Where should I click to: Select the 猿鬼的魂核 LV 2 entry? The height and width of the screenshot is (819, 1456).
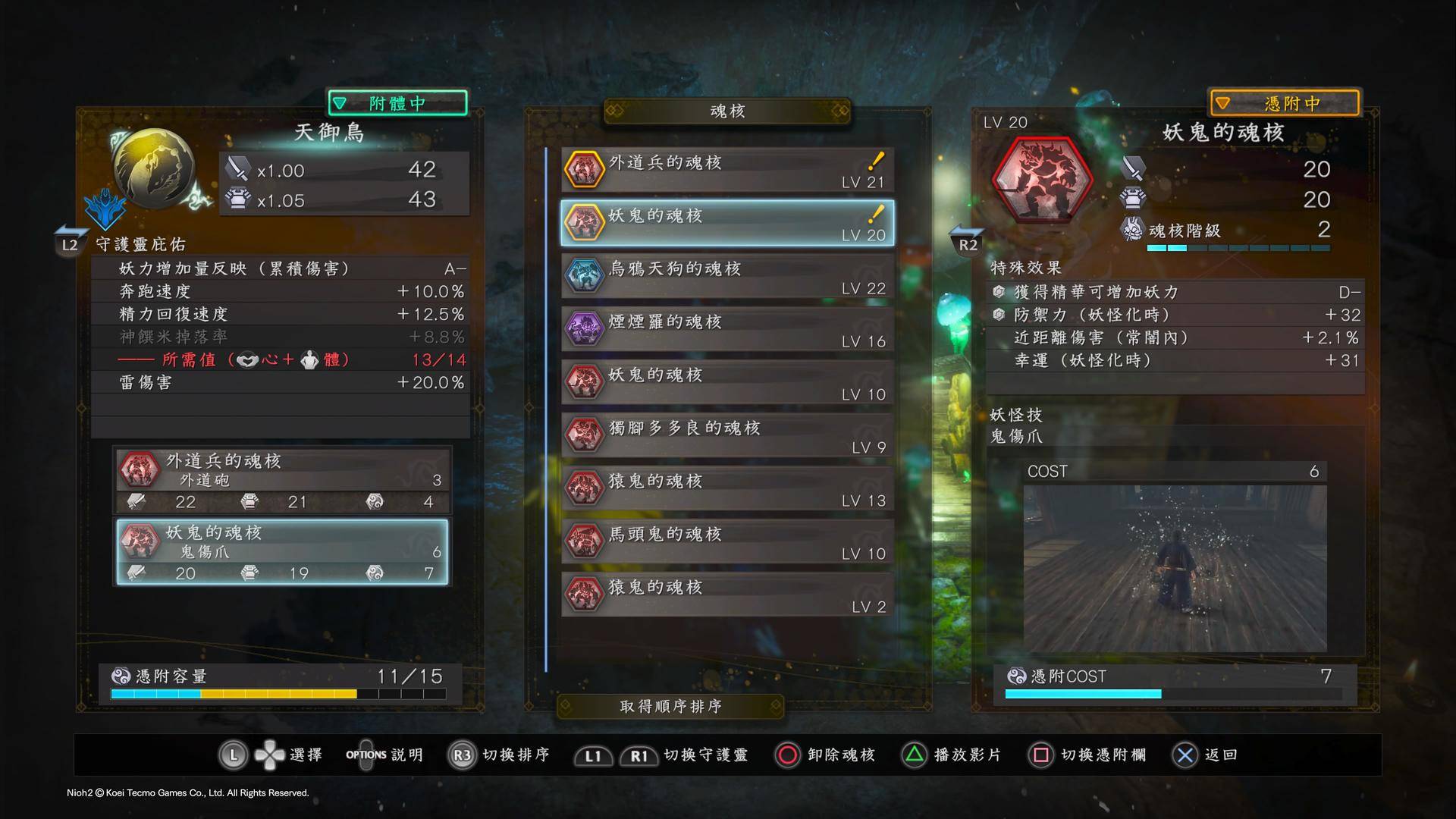726,595
